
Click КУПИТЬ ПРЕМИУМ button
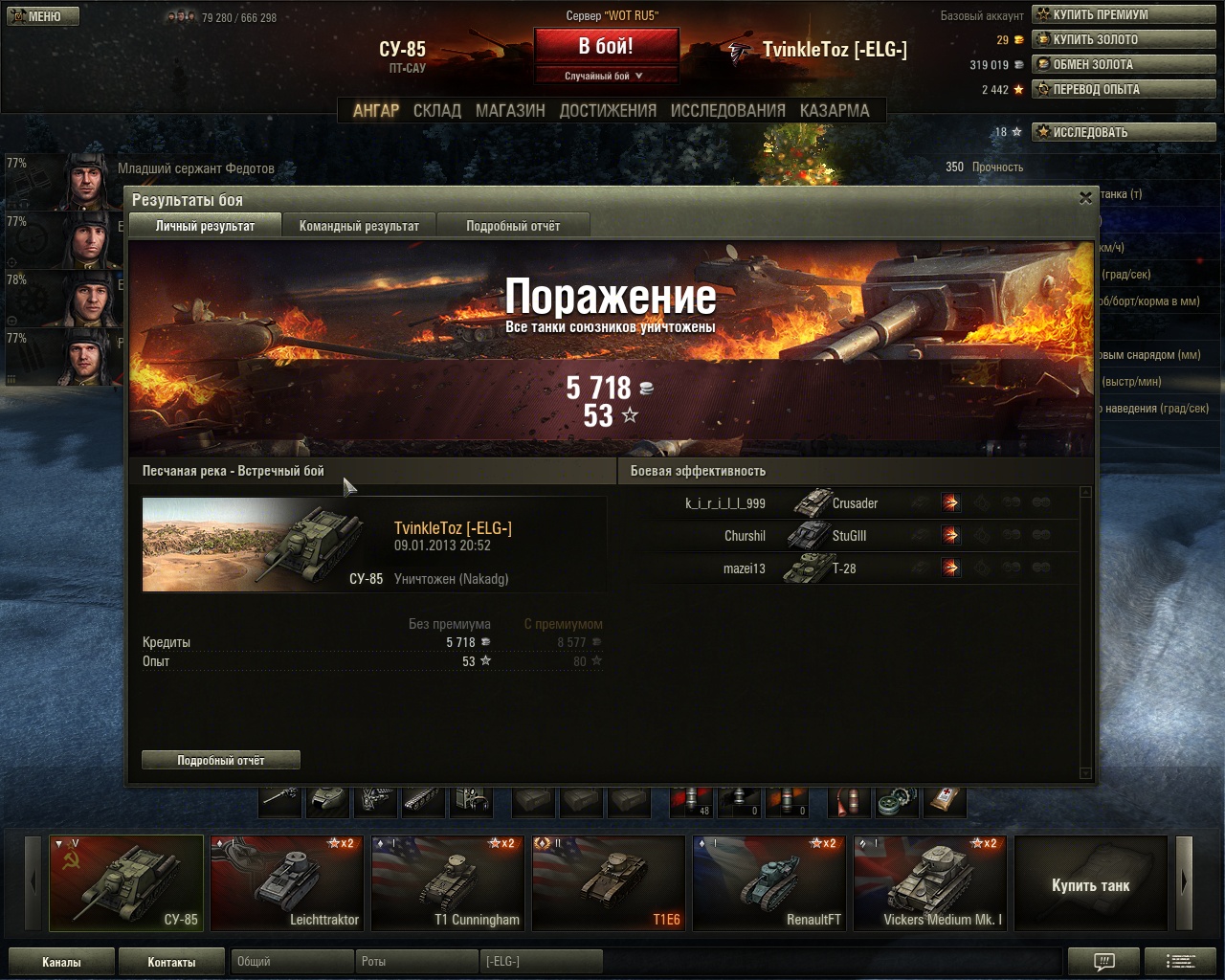tap(1124, 14)
